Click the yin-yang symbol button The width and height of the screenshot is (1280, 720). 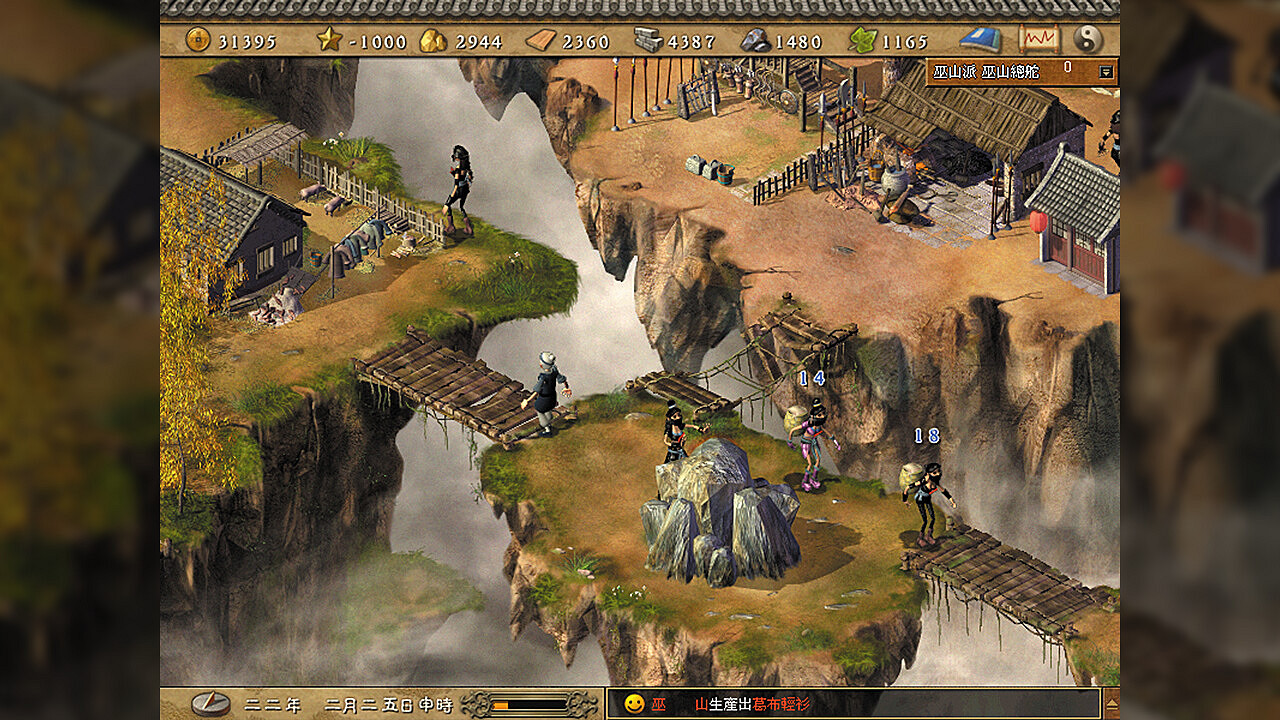1087,39
